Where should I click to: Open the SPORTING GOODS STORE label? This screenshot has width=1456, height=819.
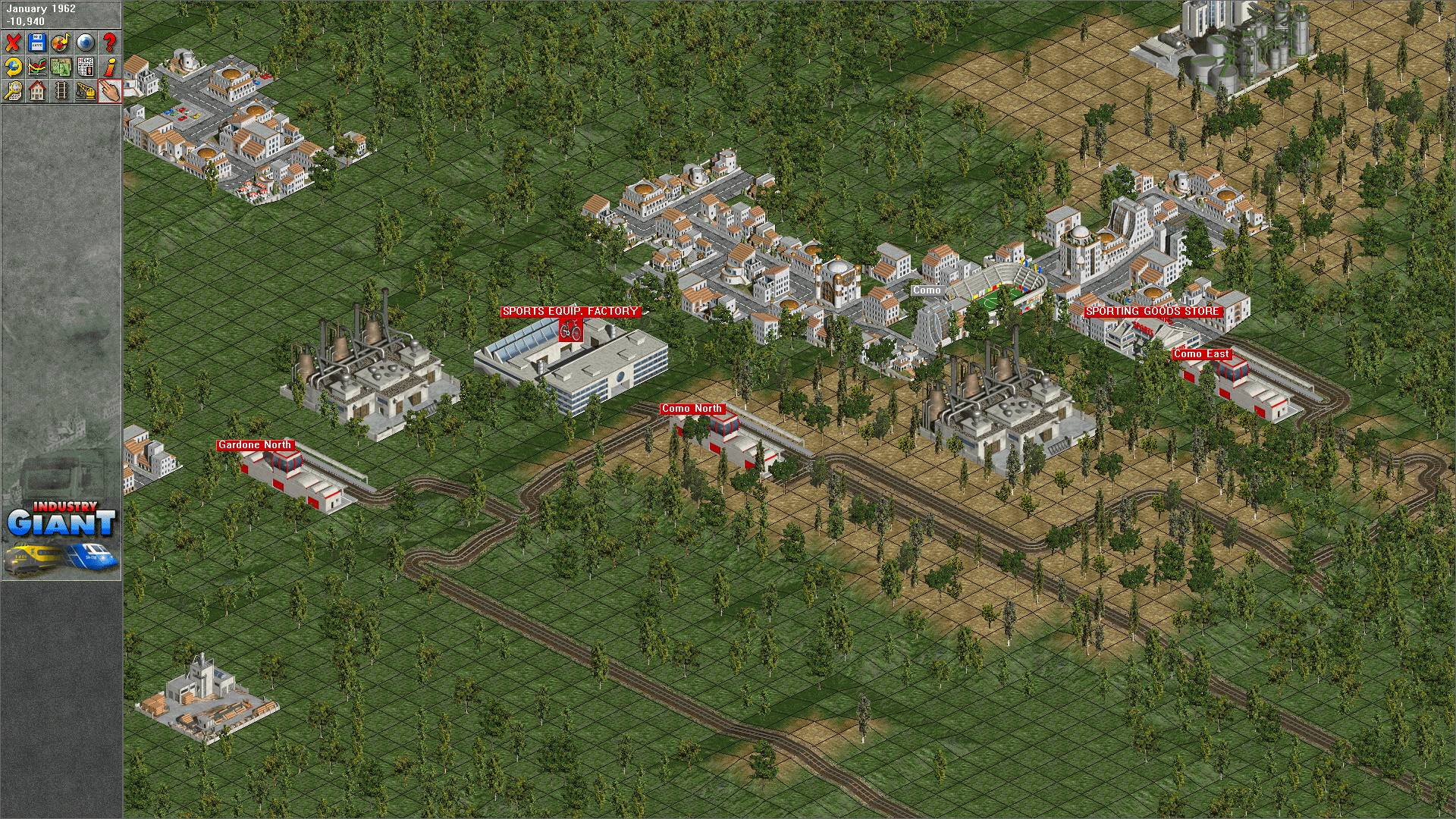point(1153,310)
